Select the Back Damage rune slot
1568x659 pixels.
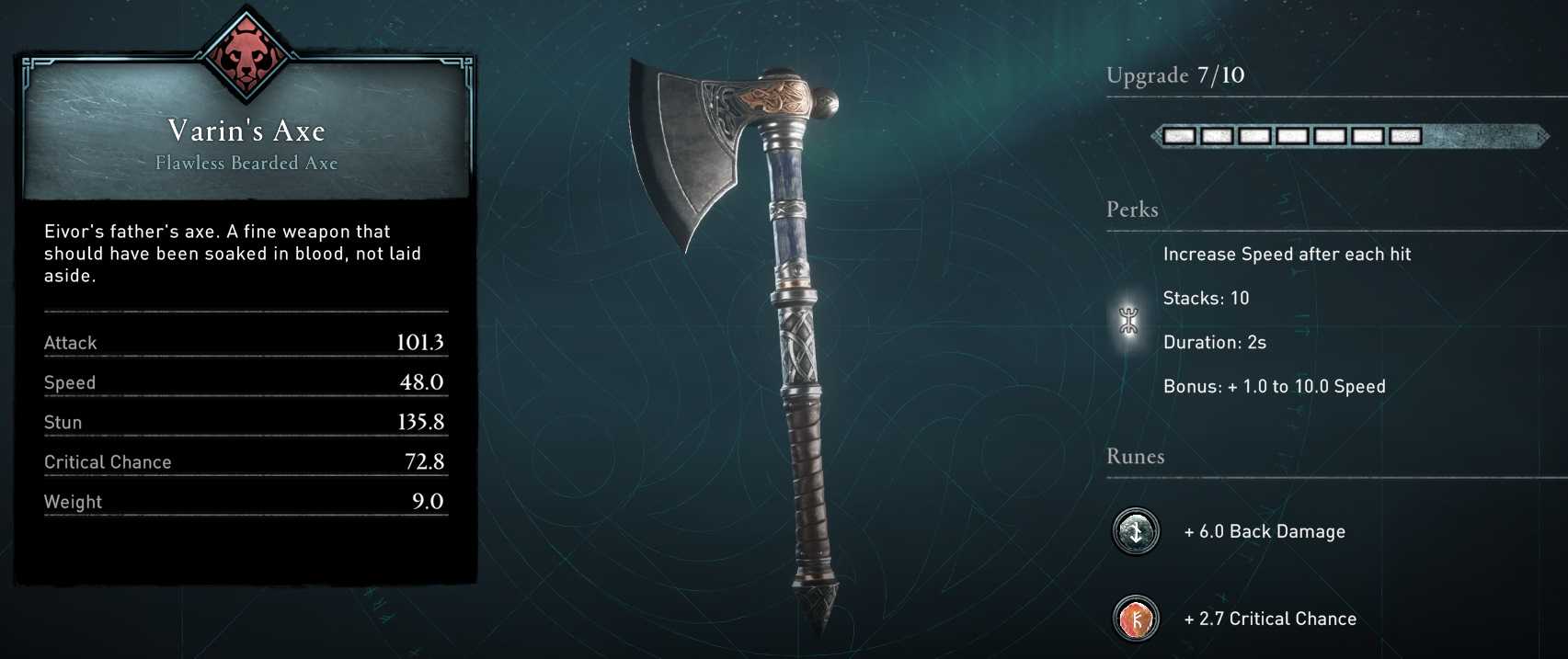[1136, 531]
